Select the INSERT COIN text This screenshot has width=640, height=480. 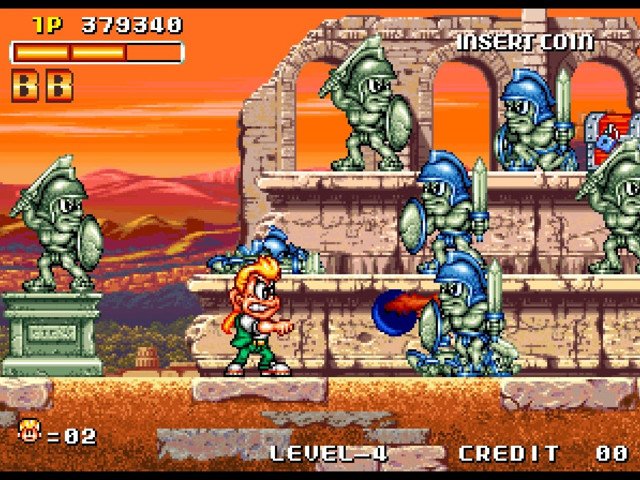[525, 42]
